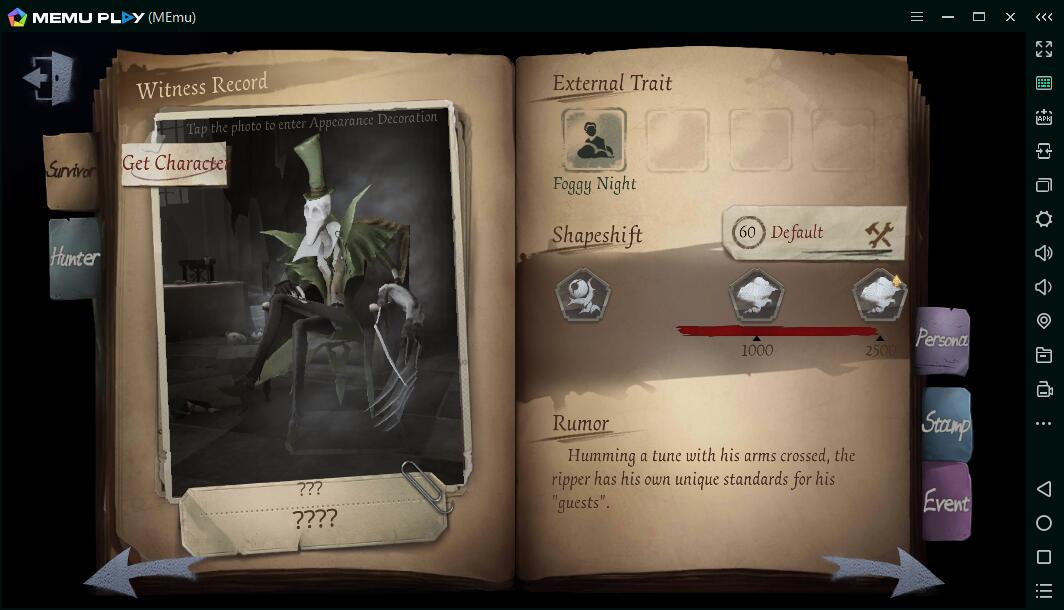The image size is (1064, 610).
Task: Exit the book via the door icon
Action: click(48, 77)
